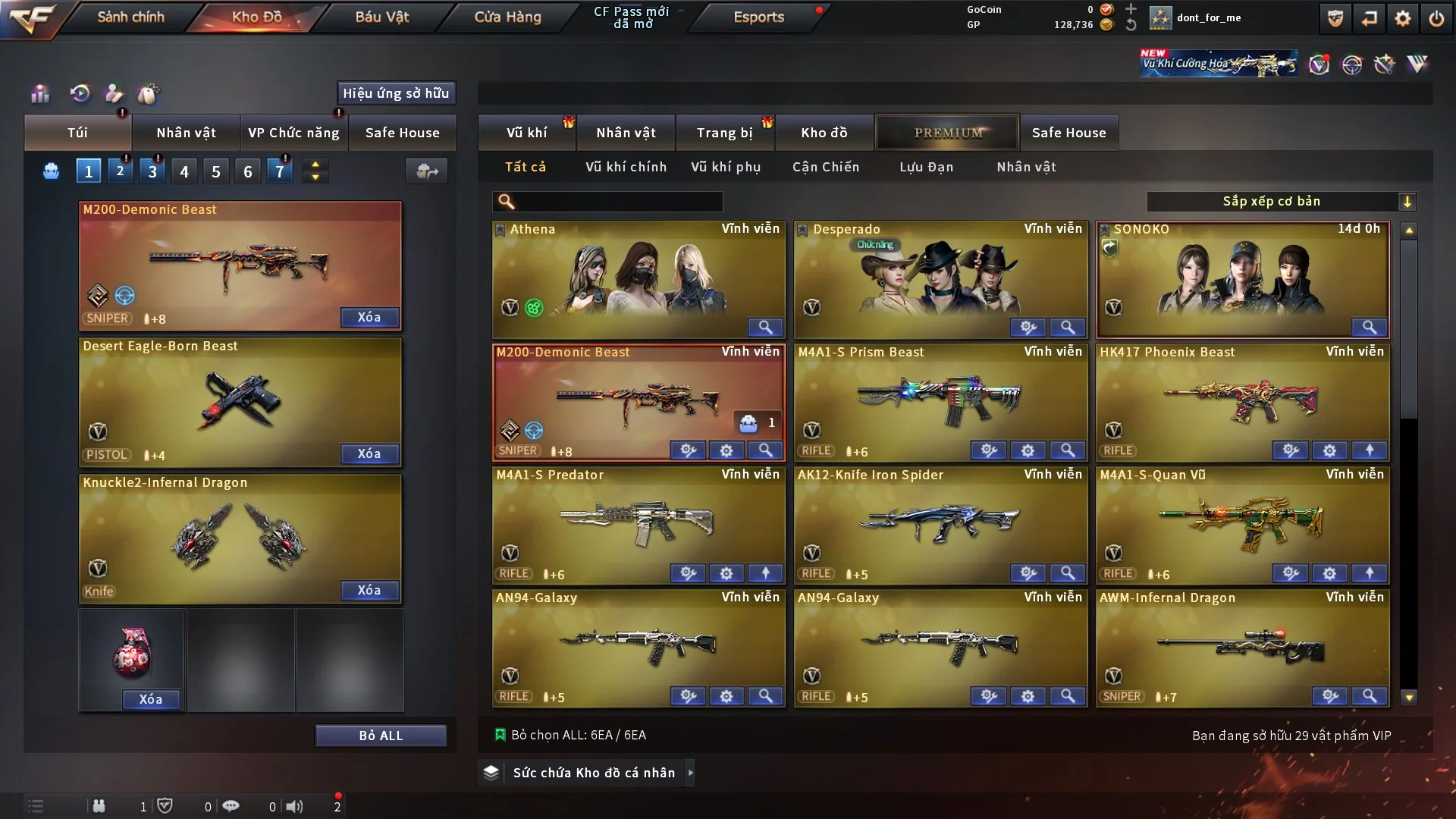Go to the Cửa Hàng shop tab

[507, 17]
